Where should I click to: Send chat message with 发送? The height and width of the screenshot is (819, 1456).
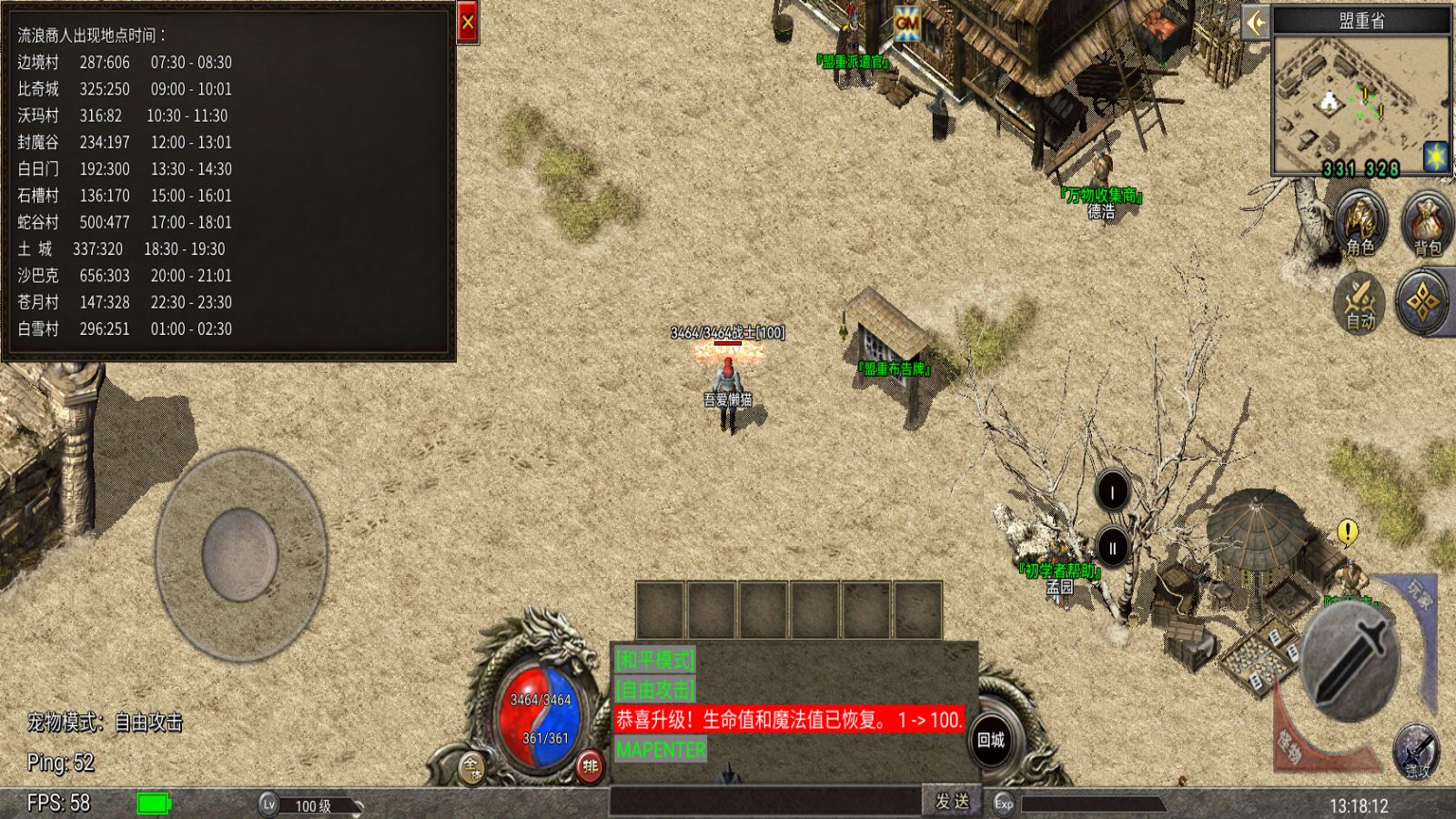(952, 801)
